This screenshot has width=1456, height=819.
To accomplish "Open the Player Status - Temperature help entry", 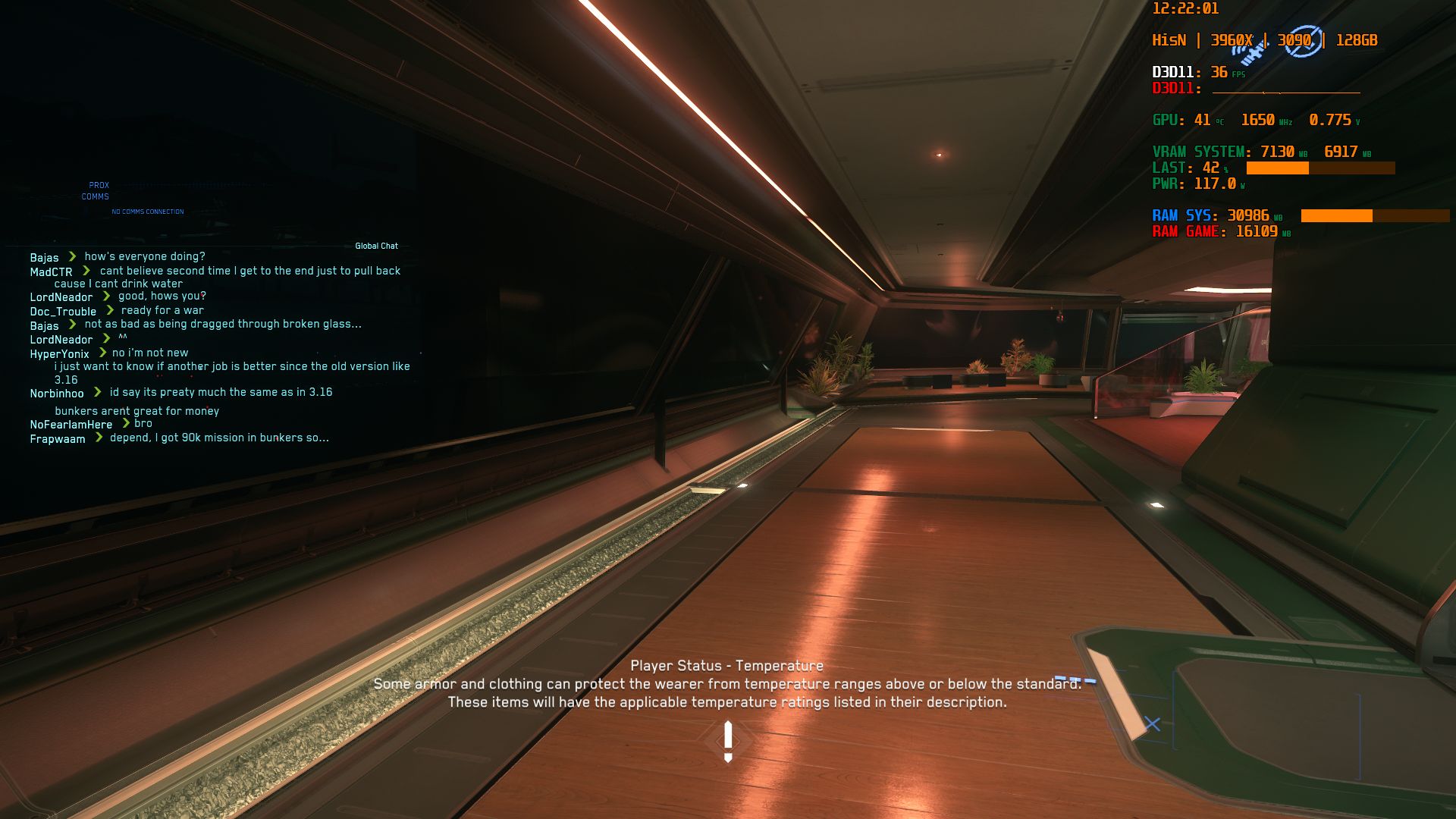I will click(727, 665).
